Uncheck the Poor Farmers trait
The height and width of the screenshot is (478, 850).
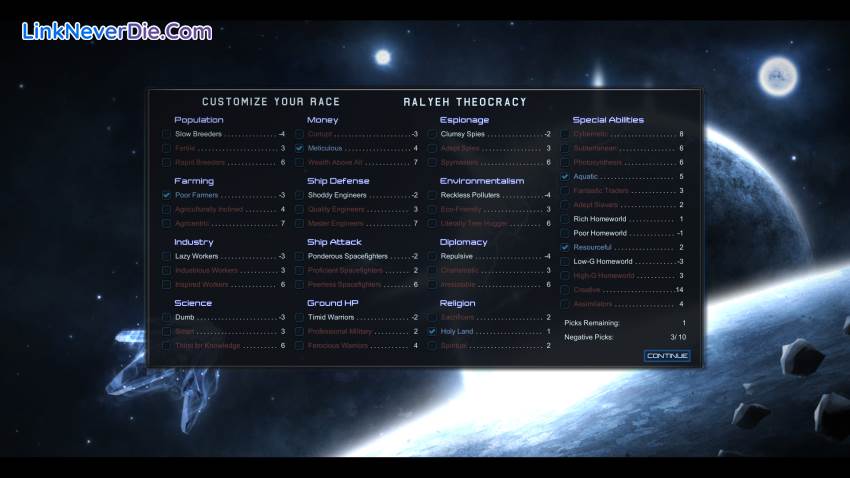coord(167,195)
